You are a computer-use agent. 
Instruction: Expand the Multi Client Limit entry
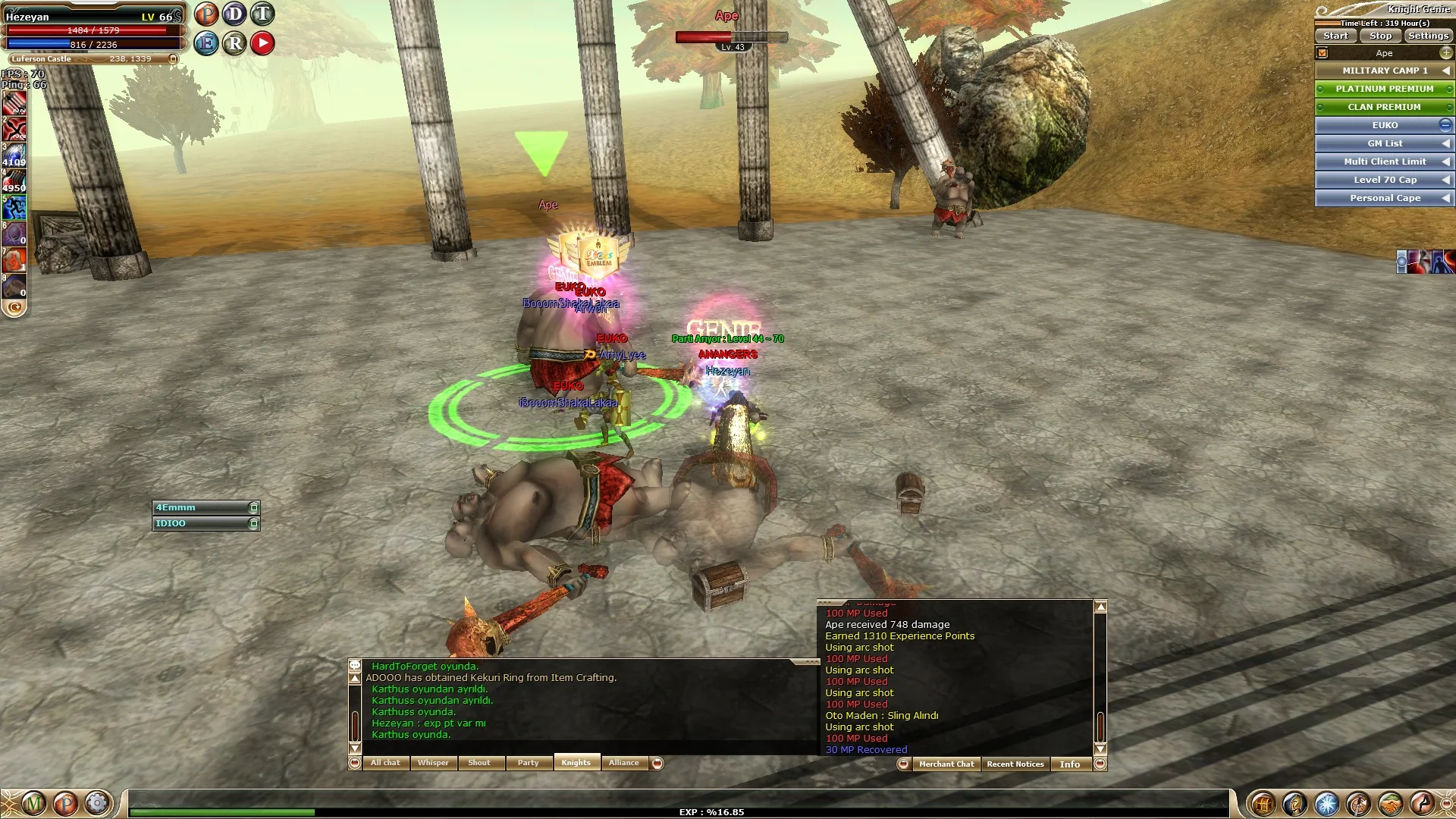1384,162
